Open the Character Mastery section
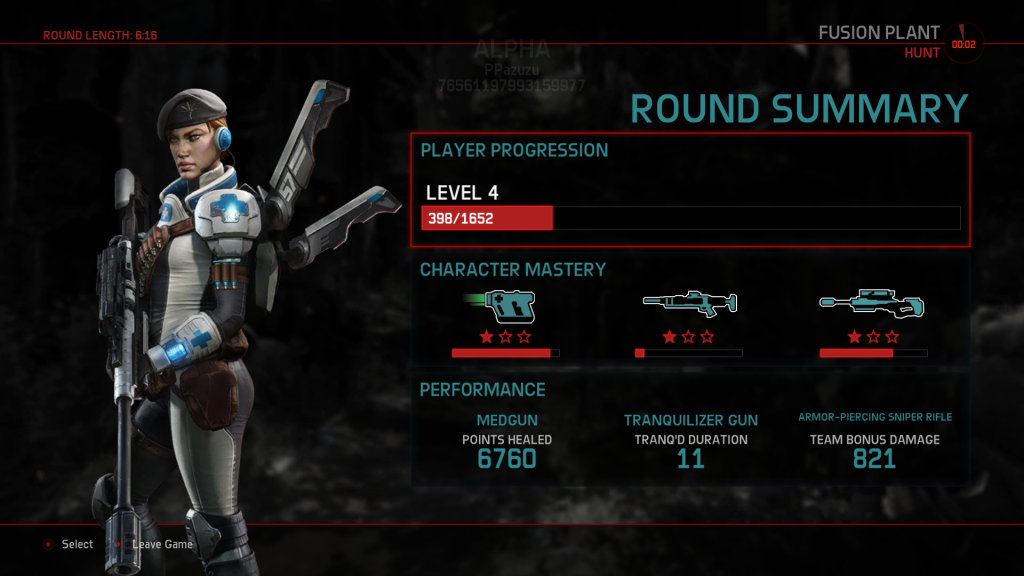The width and height of the screenshot is (1024, 576). (x=513, y=270)
